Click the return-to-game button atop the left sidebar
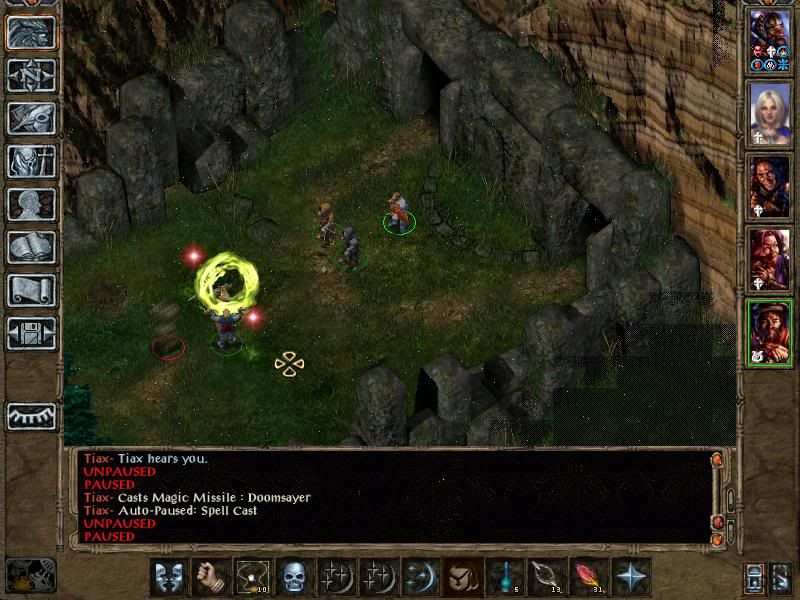800x600 pixels. [31, 32]
